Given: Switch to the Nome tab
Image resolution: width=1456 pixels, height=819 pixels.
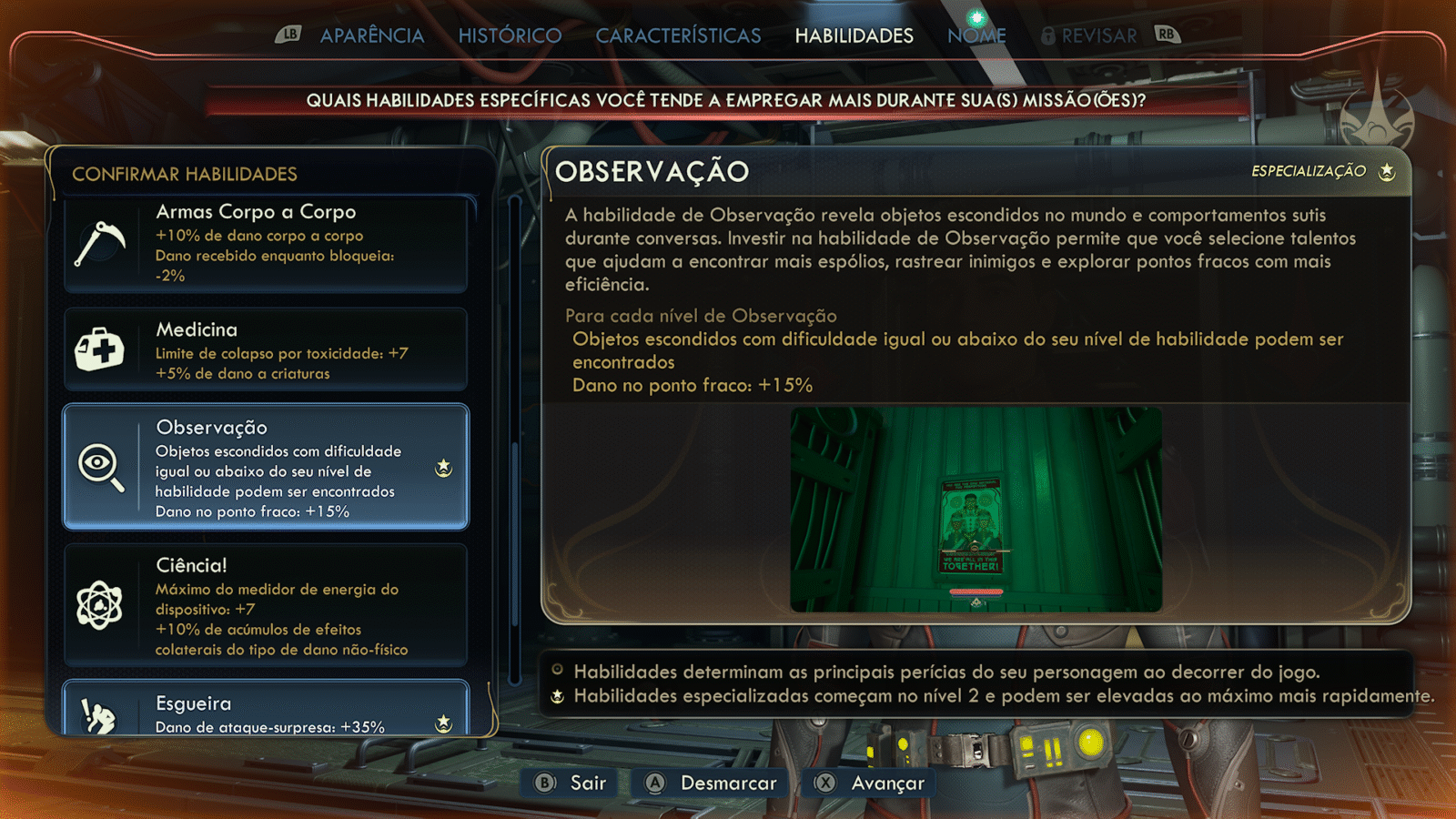Looking at the screenshot, I should [976, 35].
